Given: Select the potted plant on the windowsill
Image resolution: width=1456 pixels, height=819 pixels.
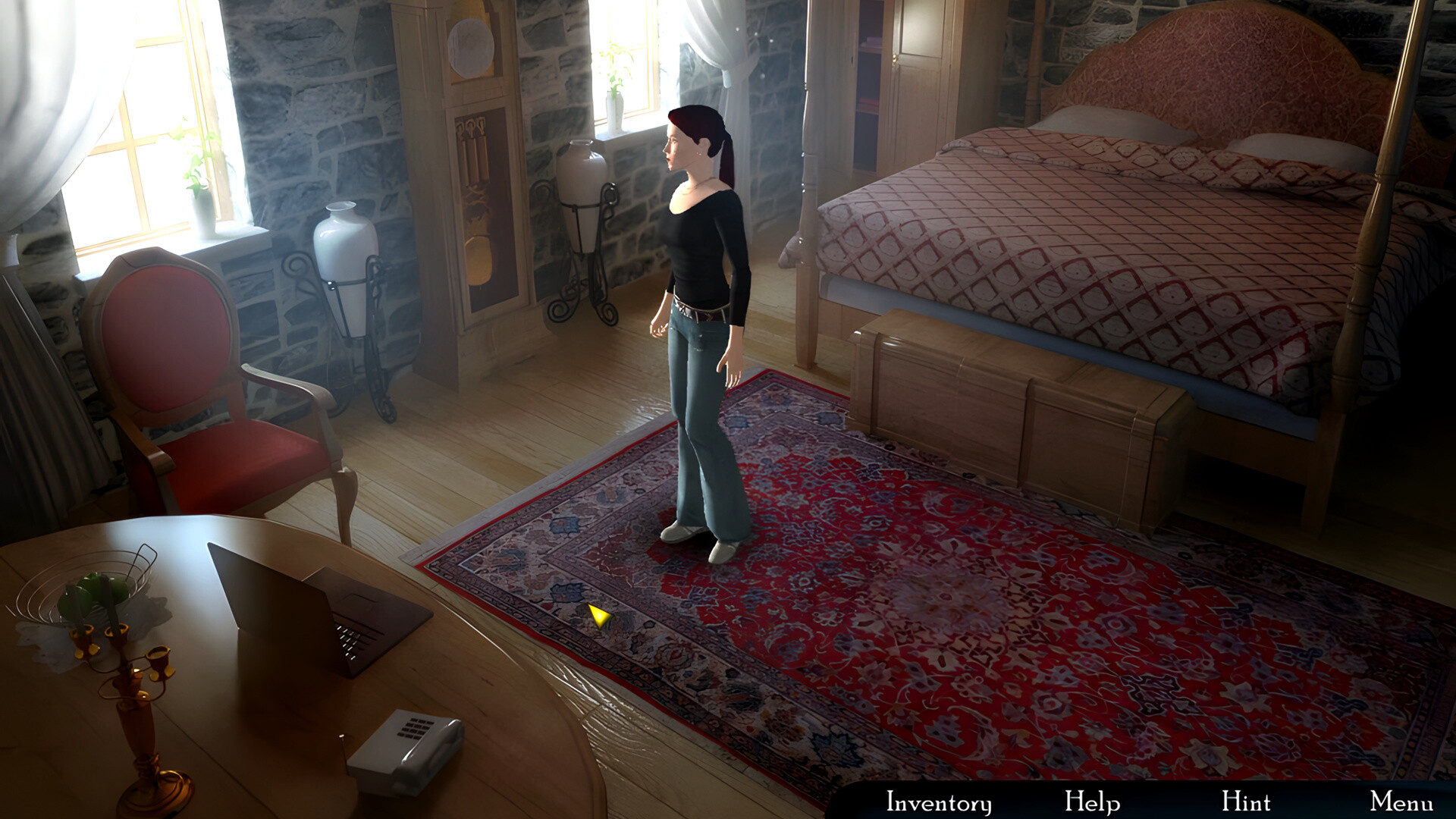Looking at the screenshot, I should tap(616, 83).
